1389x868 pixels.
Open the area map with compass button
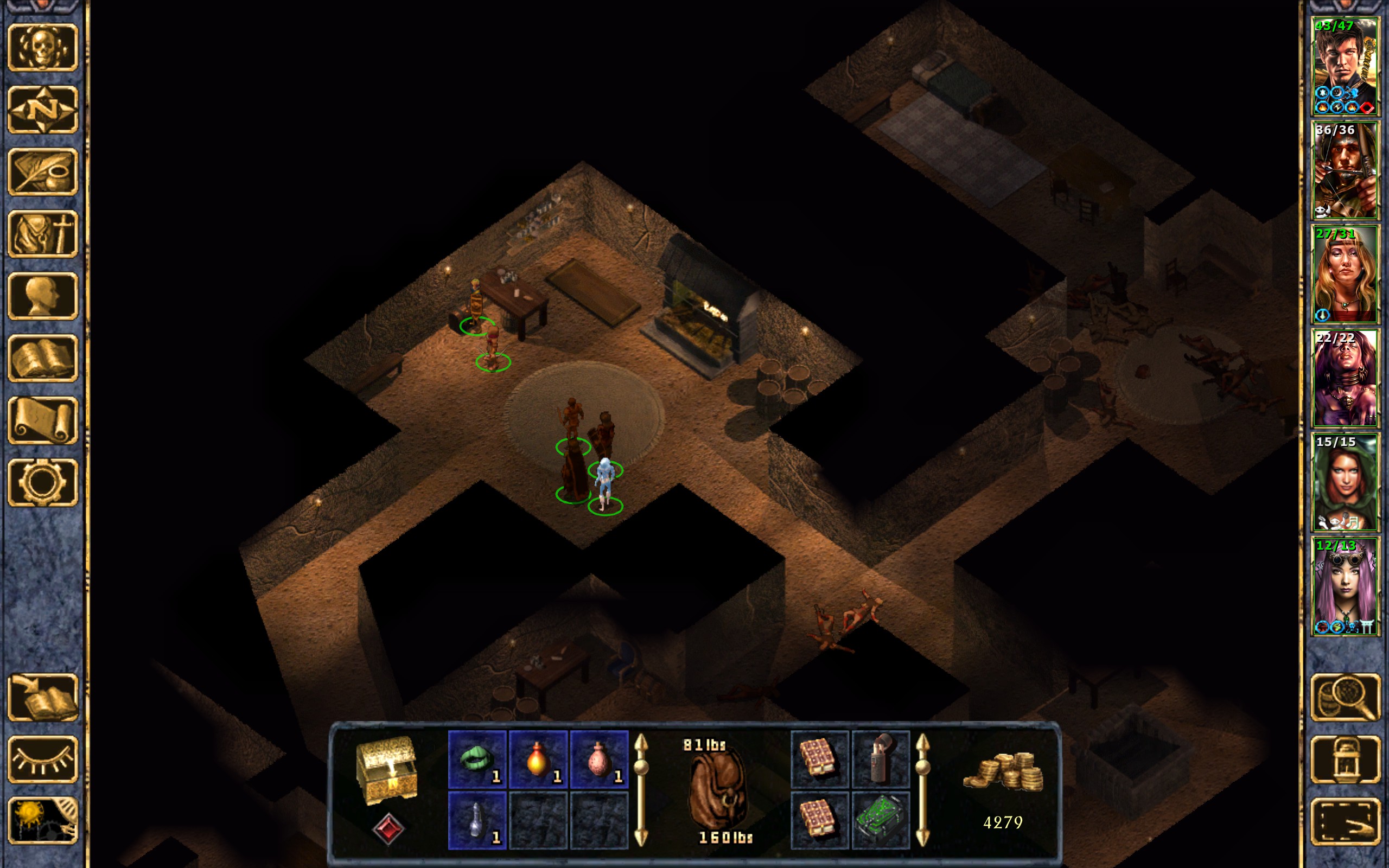coord(42,109)
